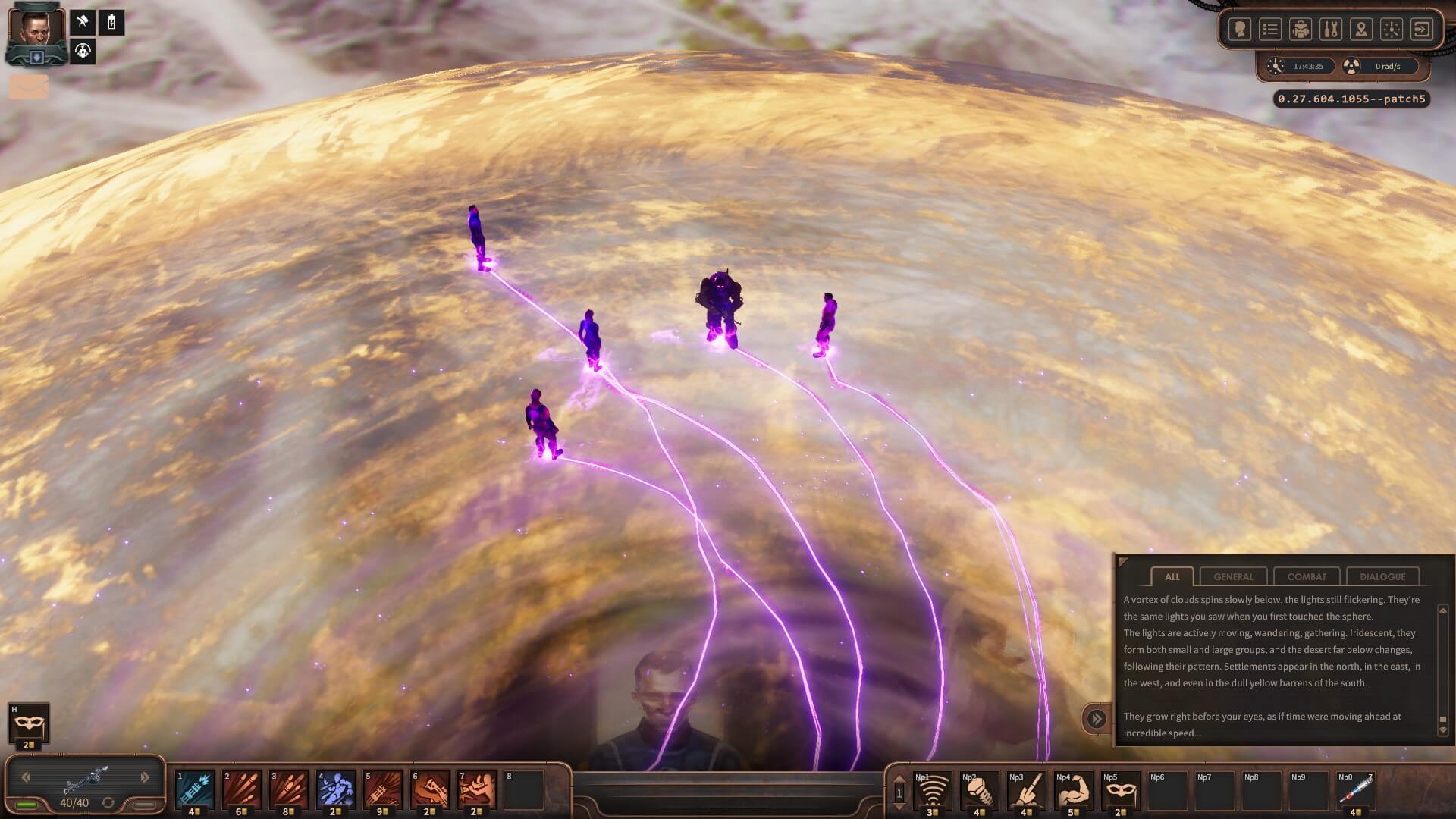Open the quest journal list icon
The image size is (1456, 819).
(x=1270, y=30)
